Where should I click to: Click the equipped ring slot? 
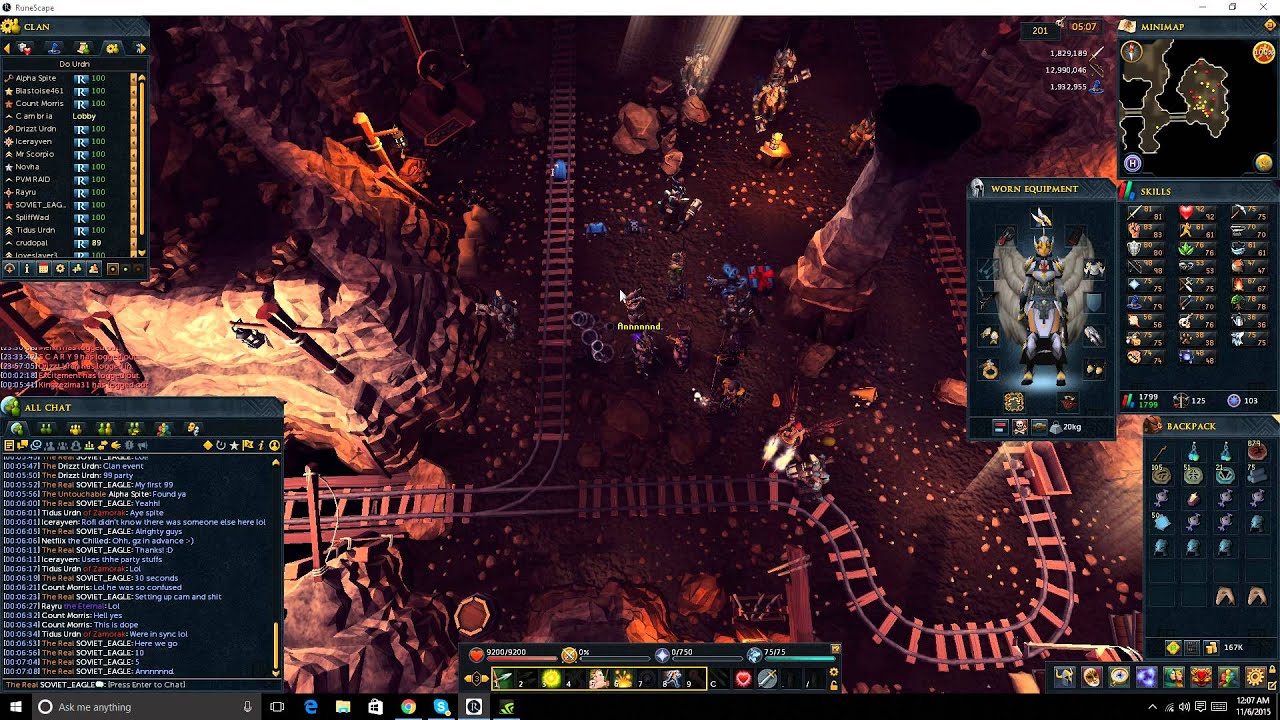990,370
